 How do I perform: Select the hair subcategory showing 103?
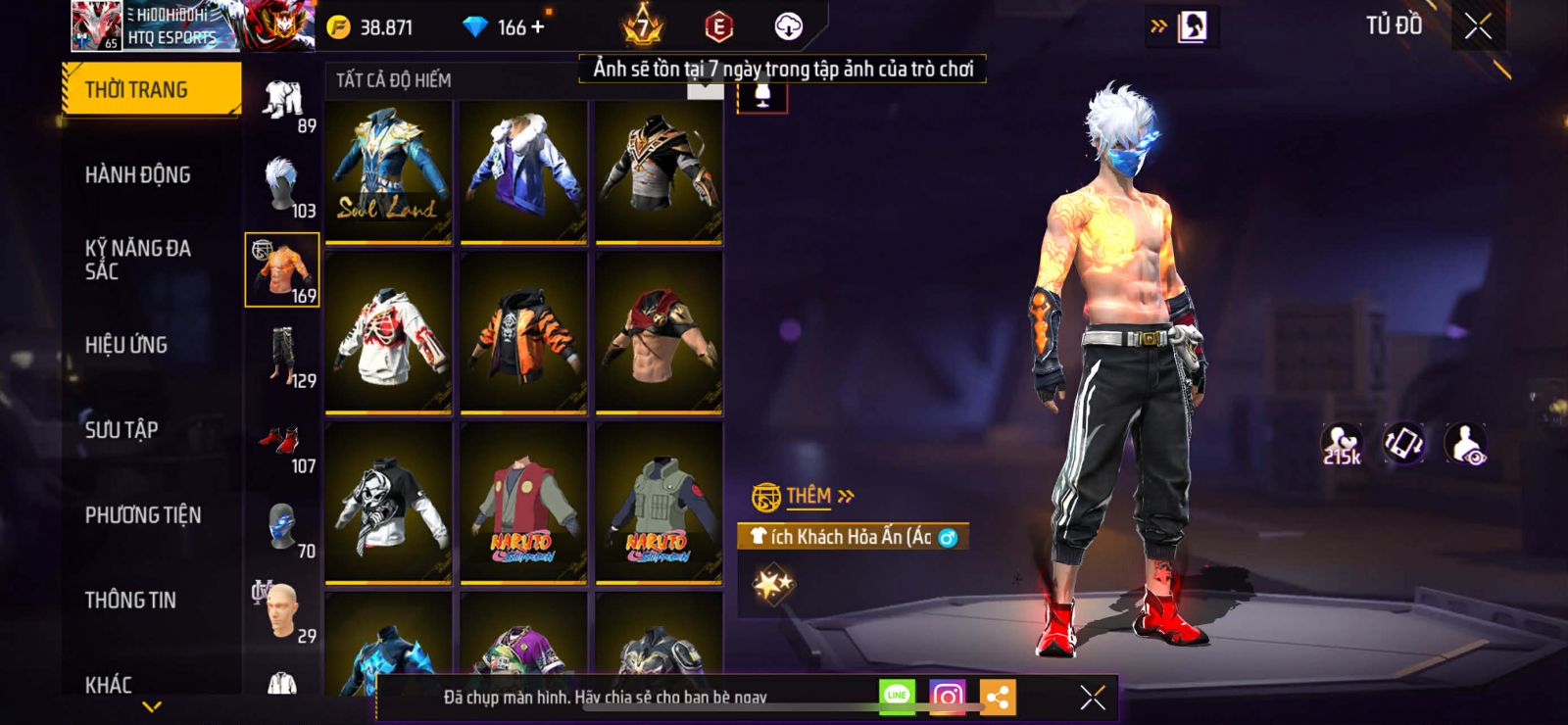[x=283, y=186]
